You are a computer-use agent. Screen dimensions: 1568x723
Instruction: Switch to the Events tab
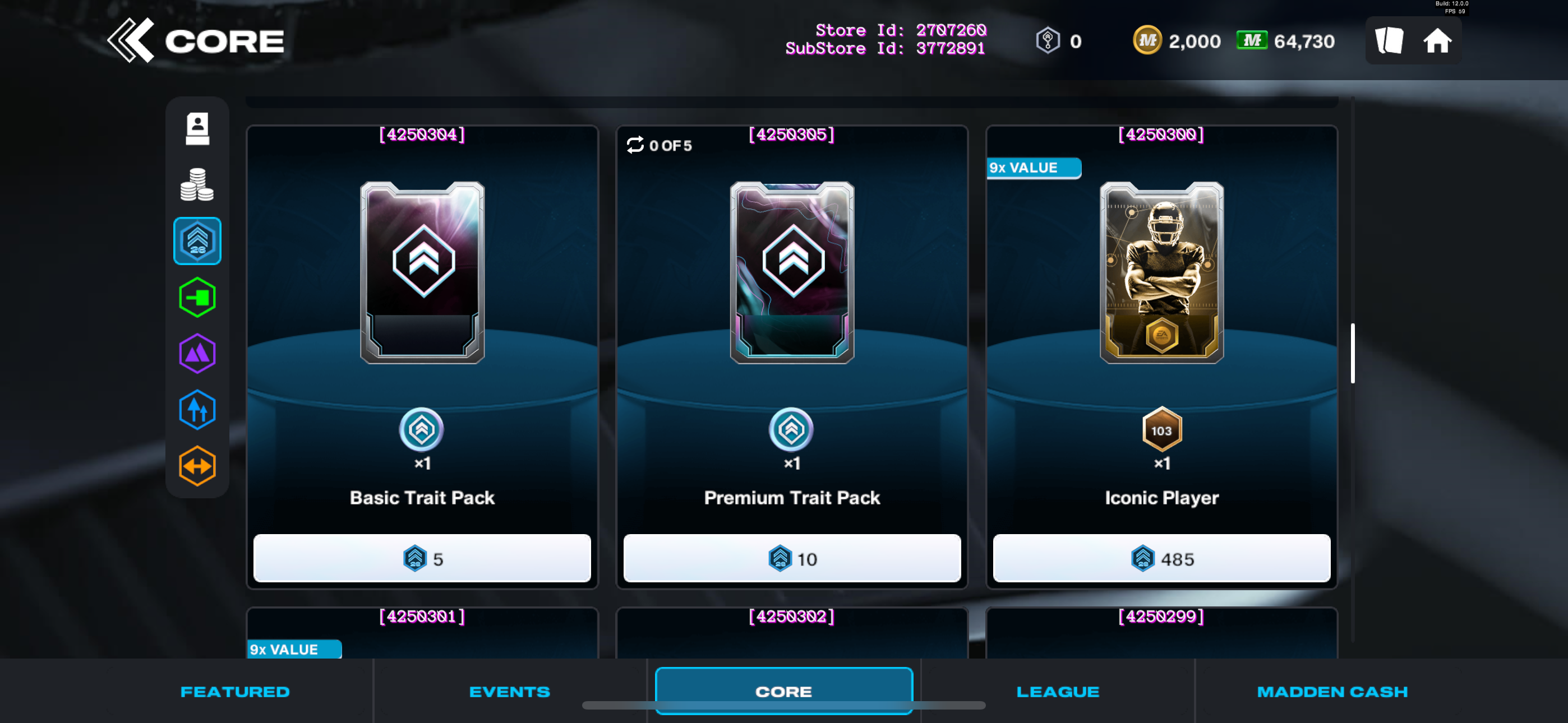(x=509, y=692)
